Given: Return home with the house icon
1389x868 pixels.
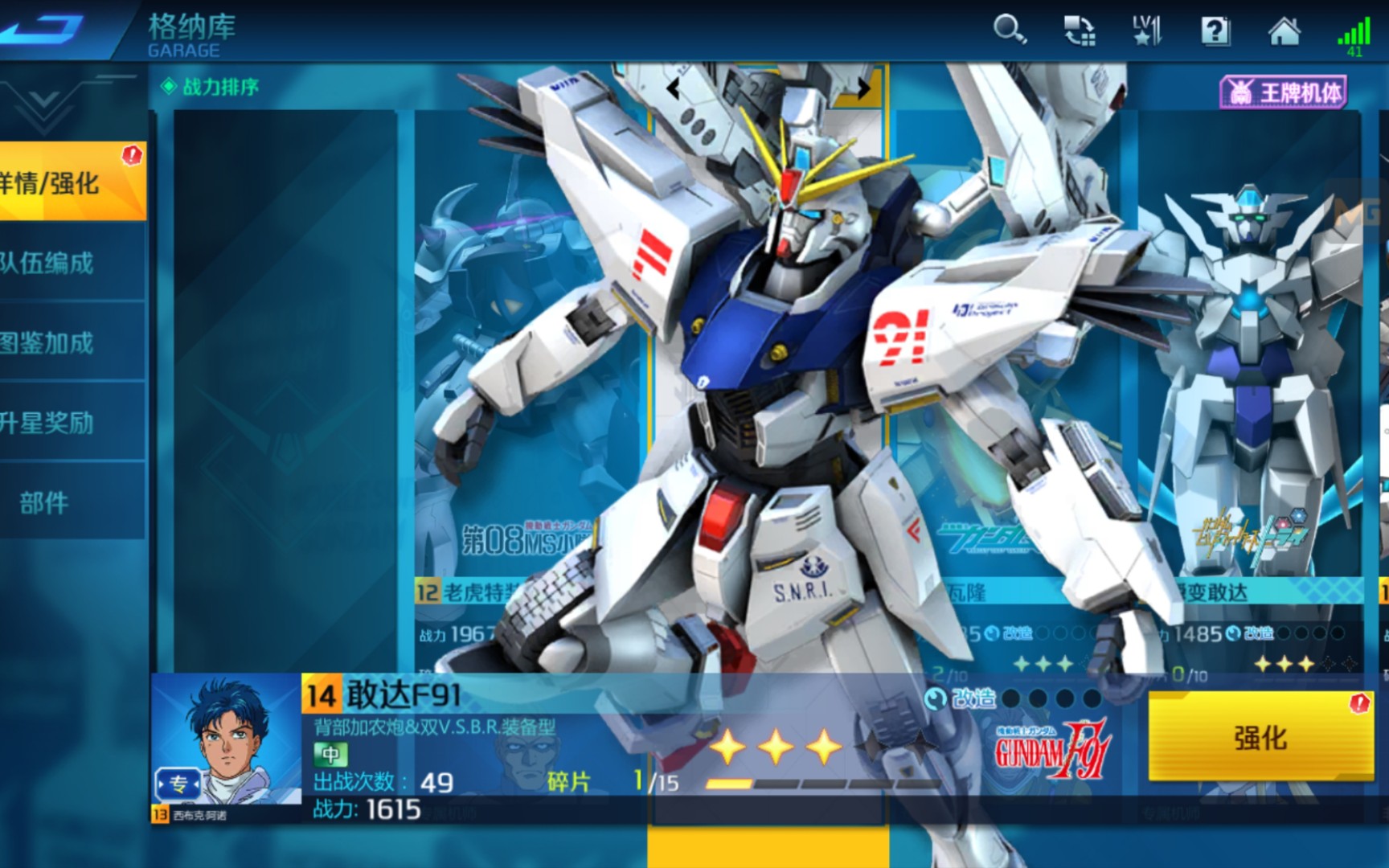Looking at the screenshot, I should point(1284,31).
